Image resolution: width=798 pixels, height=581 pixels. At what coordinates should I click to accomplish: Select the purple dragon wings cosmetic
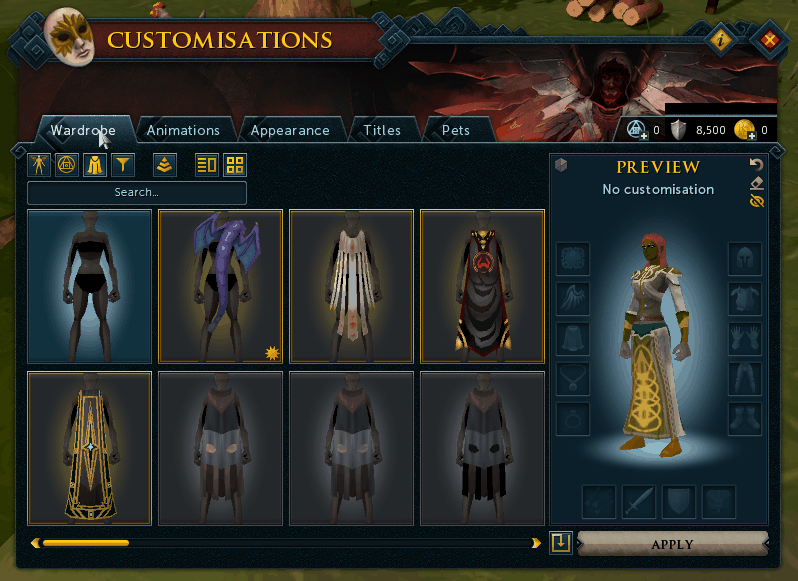220,285
